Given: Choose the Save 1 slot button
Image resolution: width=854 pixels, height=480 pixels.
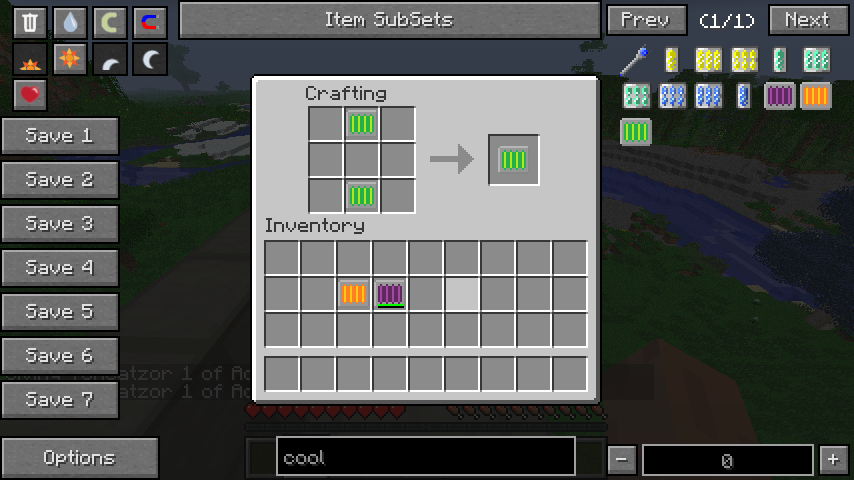Looking at the screenshot, I should tap(59, 136).
